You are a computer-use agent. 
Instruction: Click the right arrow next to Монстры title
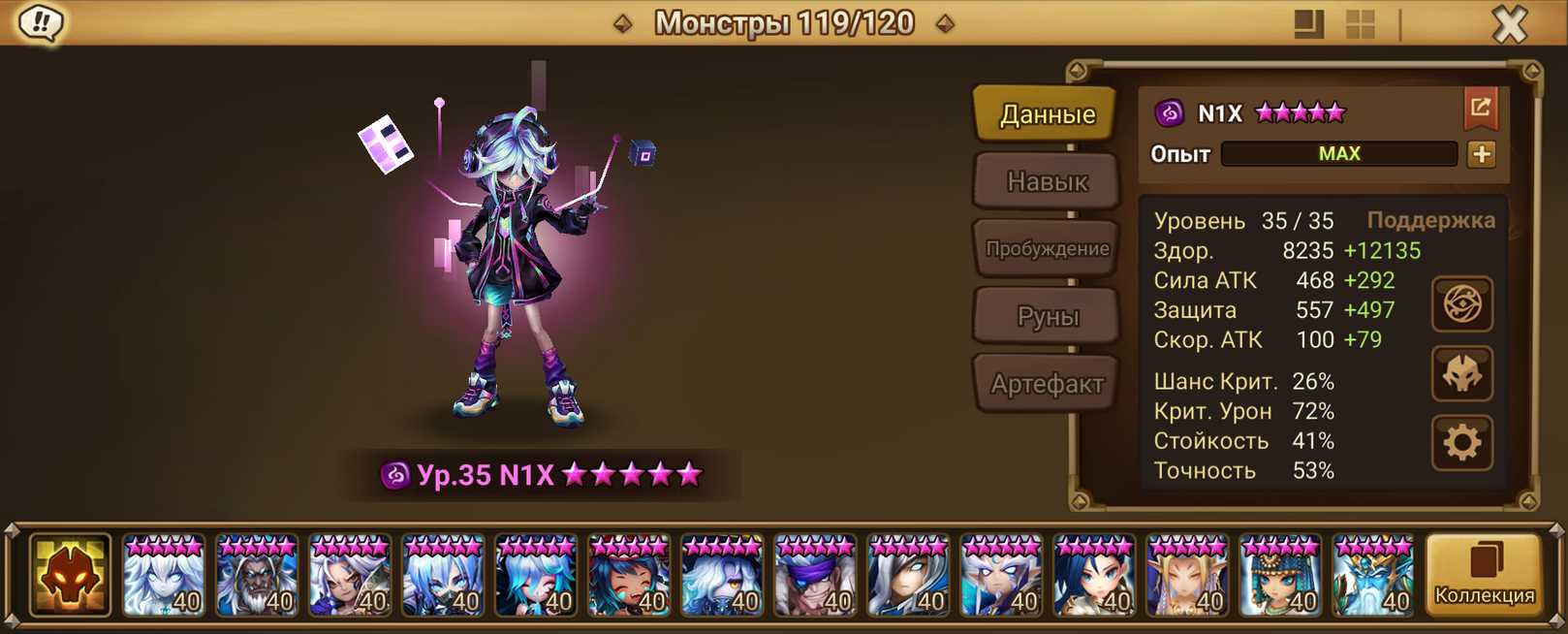945,23
